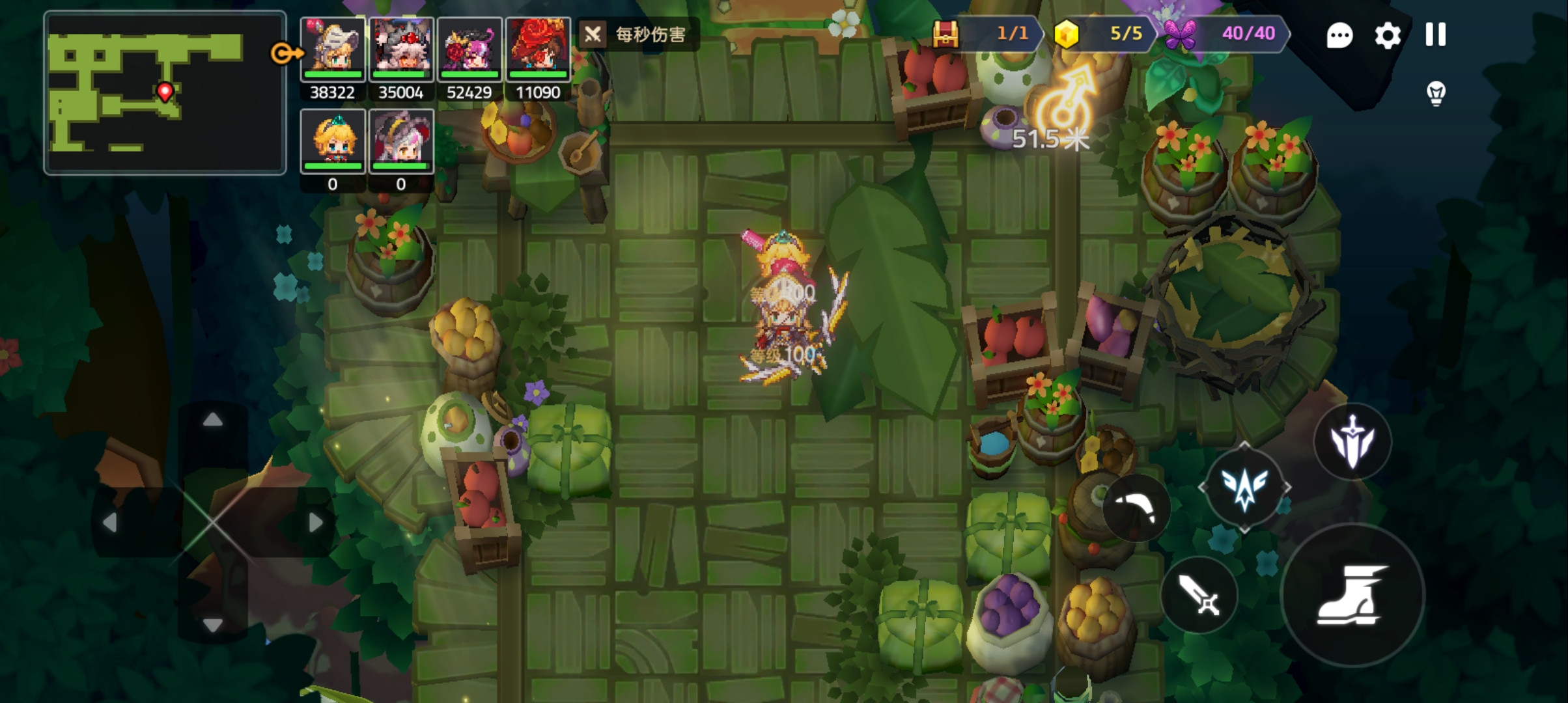Open the gear settings menu
Viewport: 1568px width, 703px height.
(x=1387, y=35)
